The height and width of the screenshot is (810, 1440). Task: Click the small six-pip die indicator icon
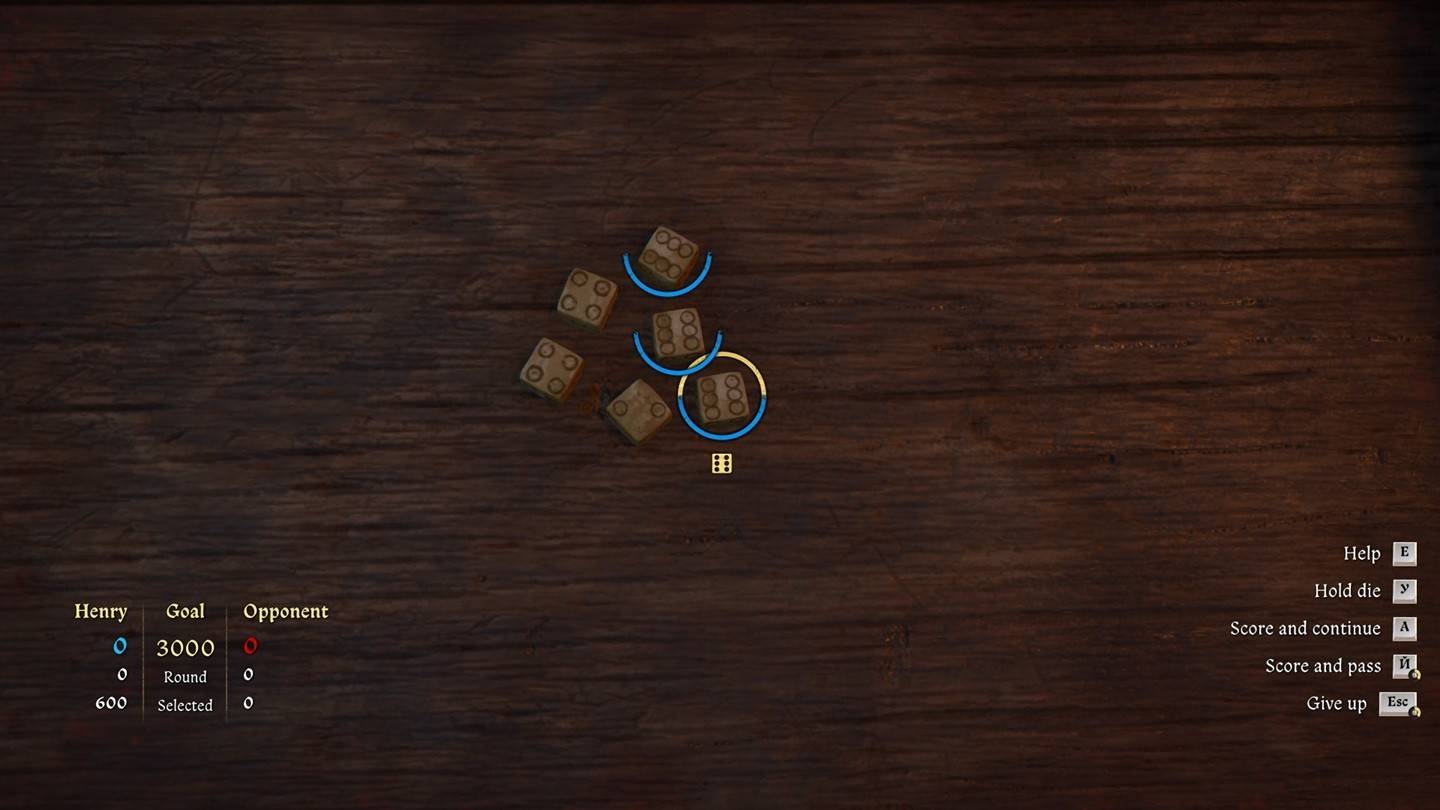click(720, 462)
